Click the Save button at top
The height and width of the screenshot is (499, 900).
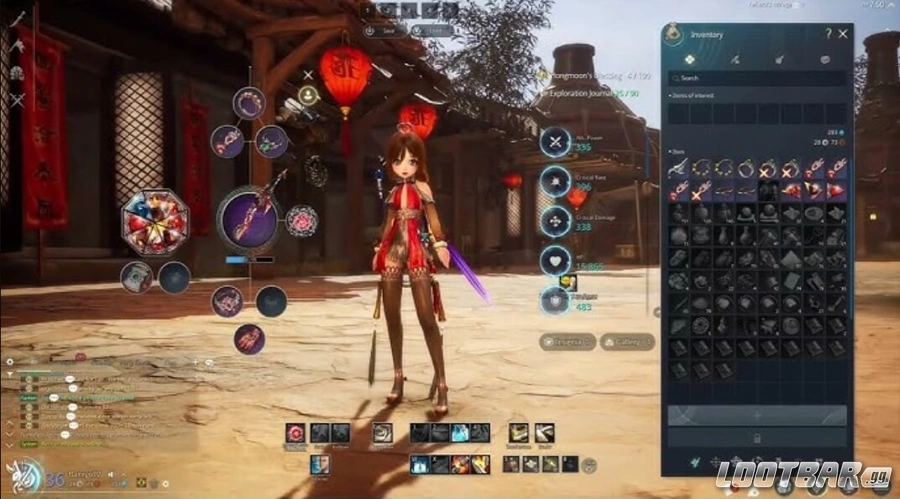(386, 31)
